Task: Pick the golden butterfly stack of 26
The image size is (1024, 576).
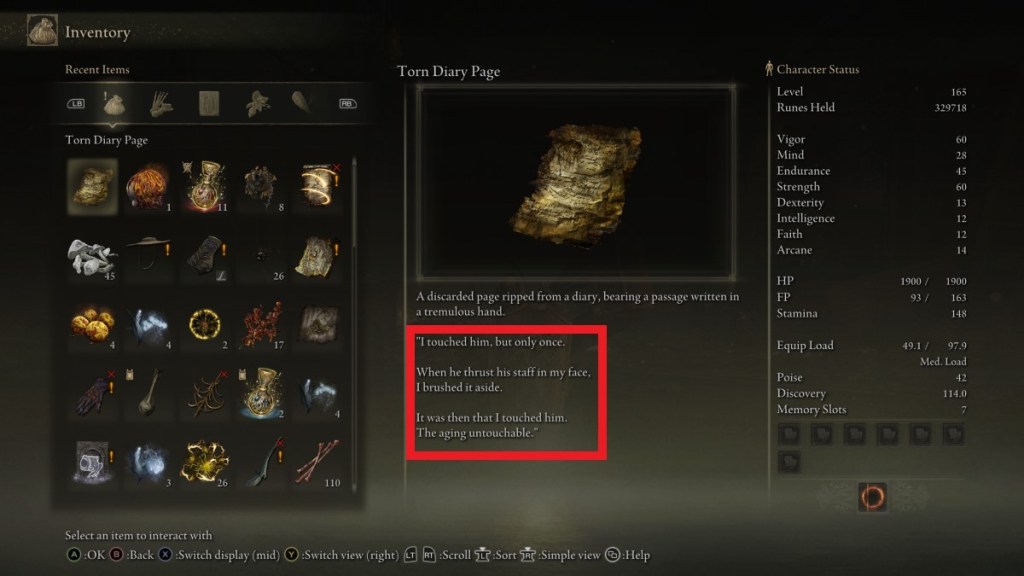Action: pyautogui.click(x=207, y=464)
